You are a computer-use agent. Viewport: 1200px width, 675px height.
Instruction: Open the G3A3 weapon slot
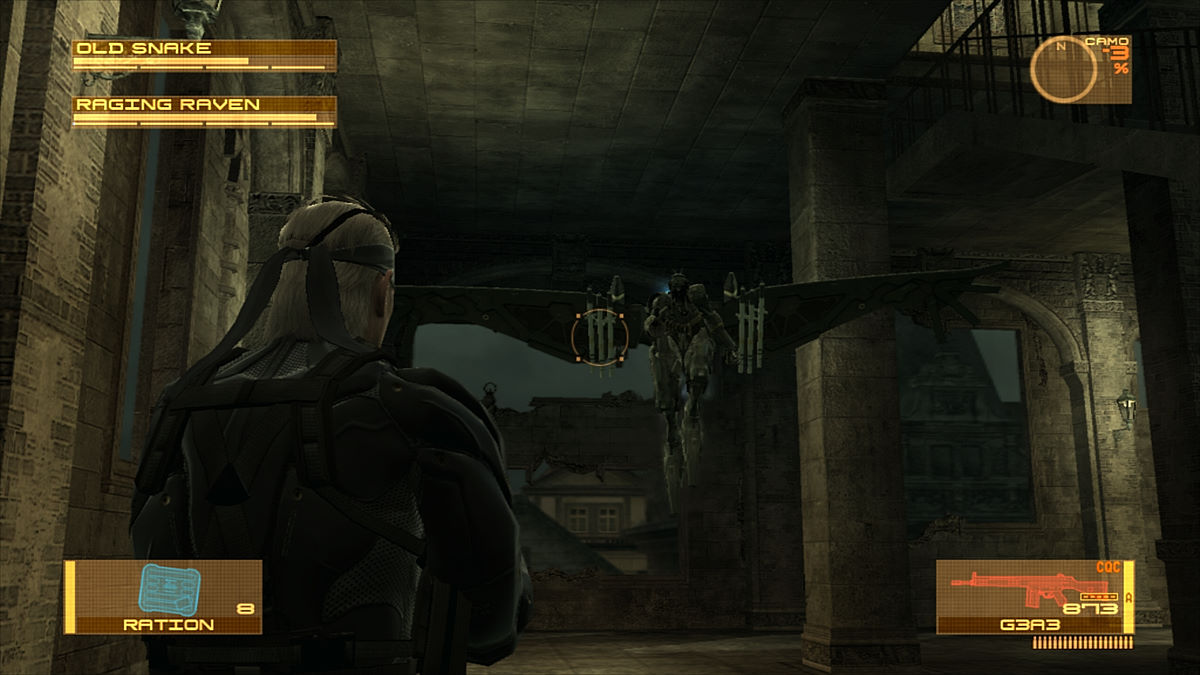click(1033, 597)
